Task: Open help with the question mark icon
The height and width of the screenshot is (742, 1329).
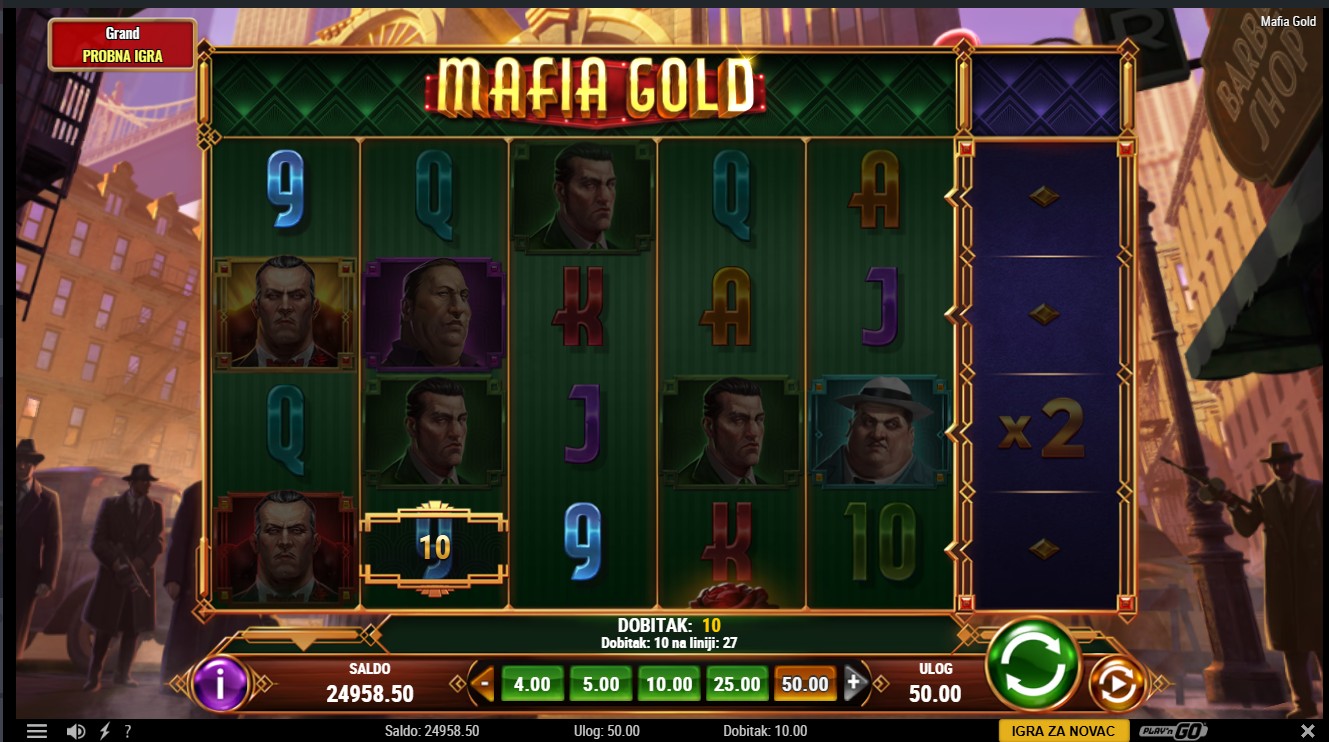Action: point(127,731)
